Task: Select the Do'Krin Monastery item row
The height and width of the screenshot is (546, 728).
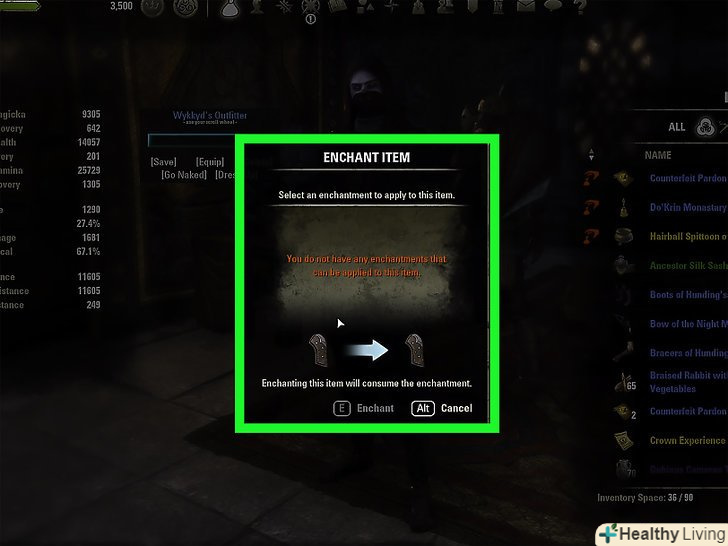Action: tap(686, 208)
